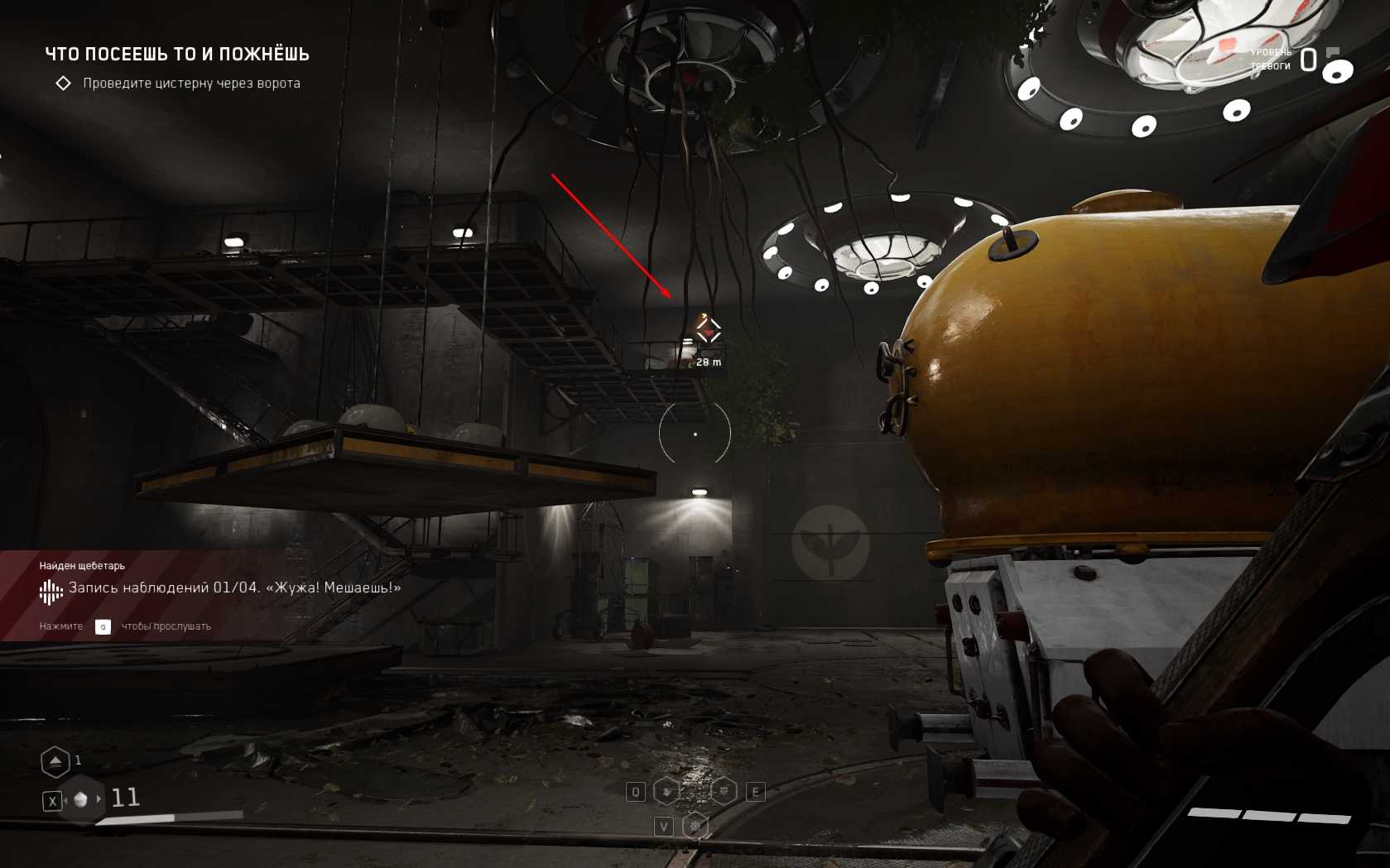
Task: Use the lower hexagon gear ability beside V
Action: click(696, 826)
